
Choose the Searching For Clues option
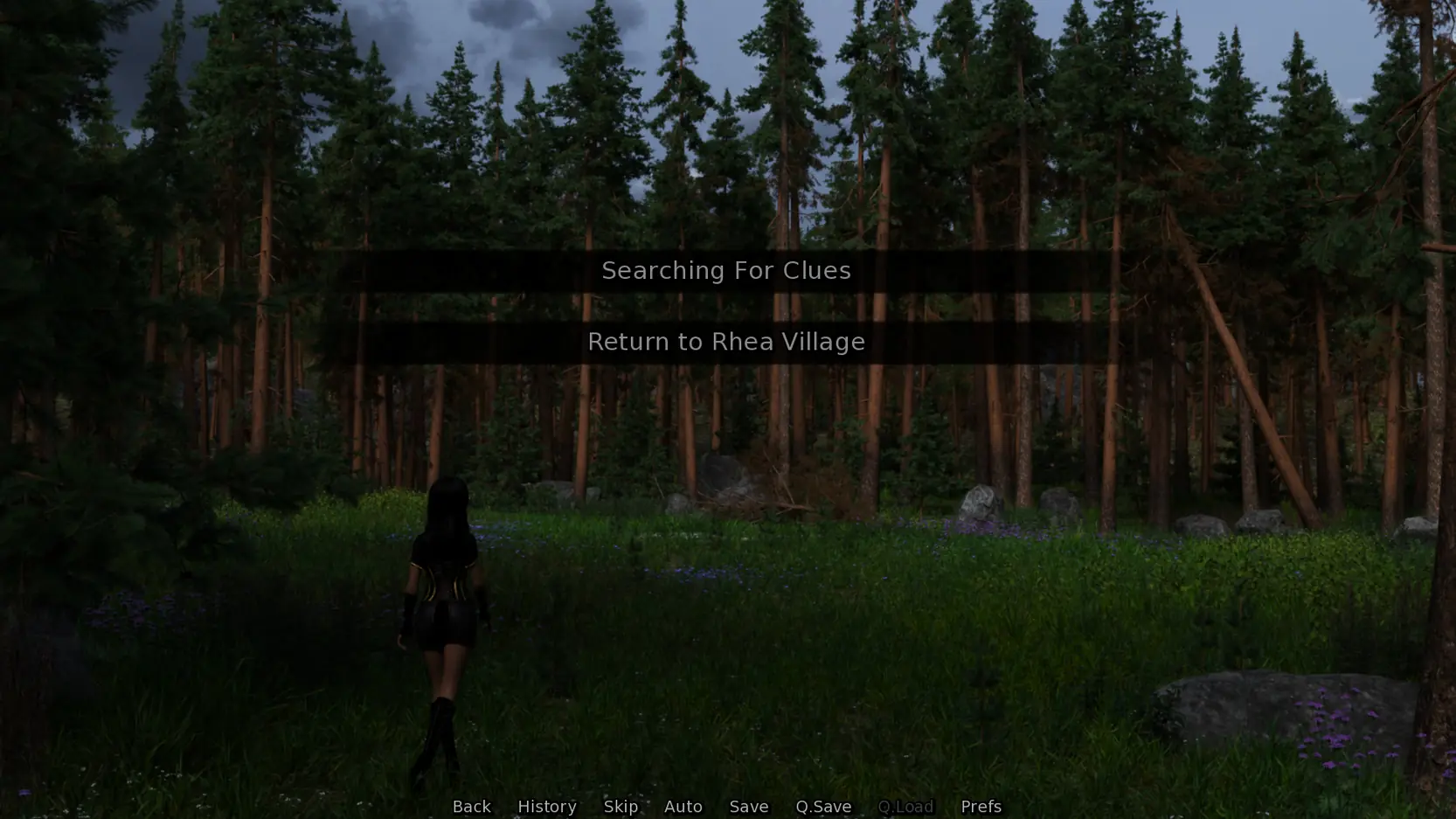coord(726,271)
